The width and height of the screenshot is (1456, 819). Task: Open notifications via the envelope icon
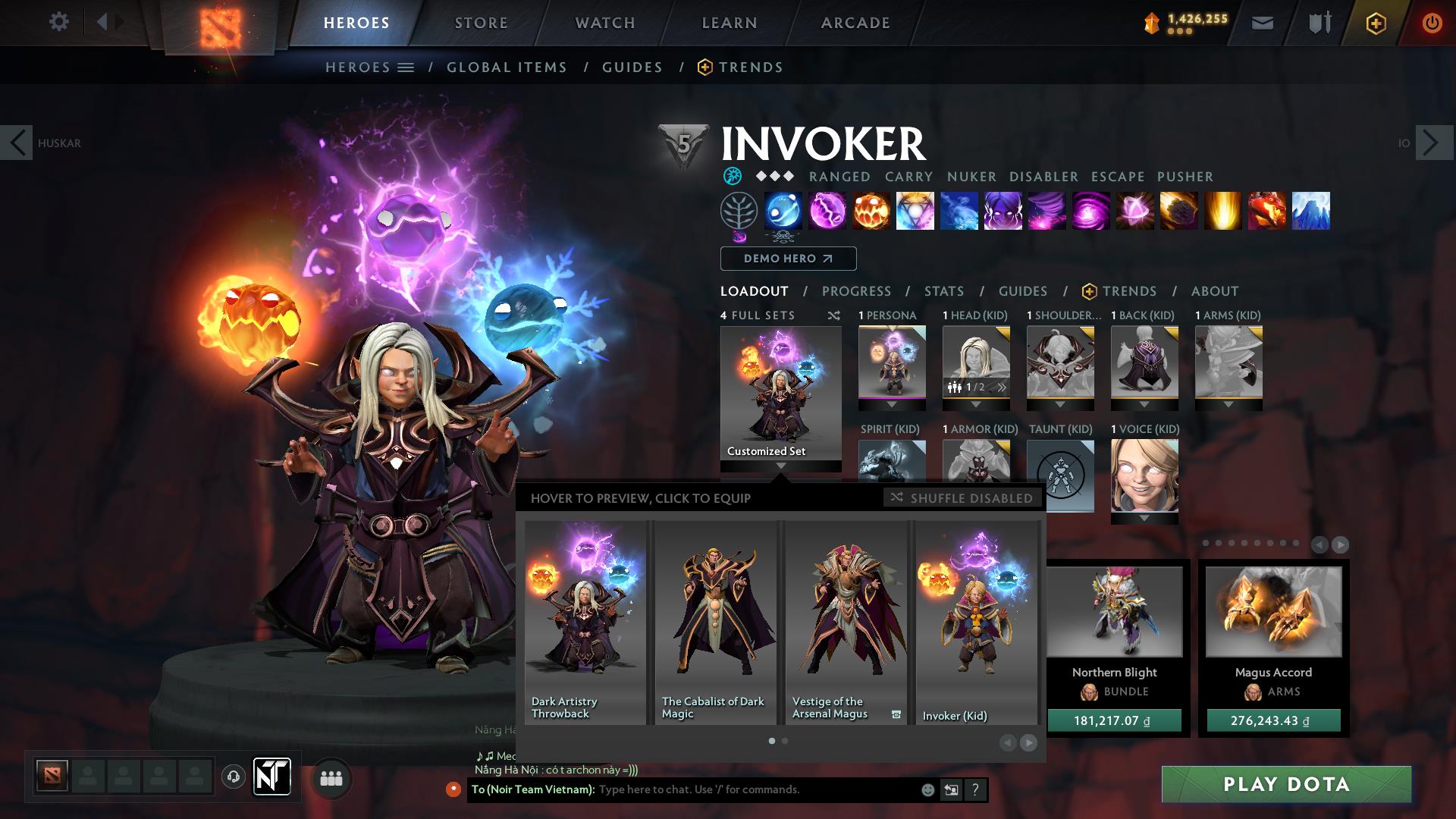[x=1262, y=22]
